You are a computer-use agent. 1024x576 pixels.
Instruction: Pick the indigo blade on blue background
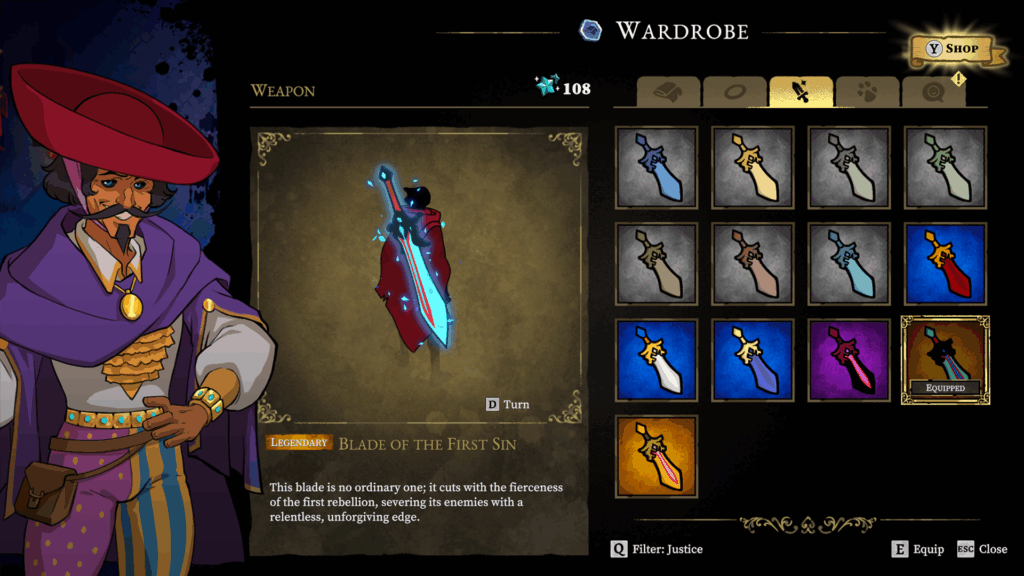point(752,359)
